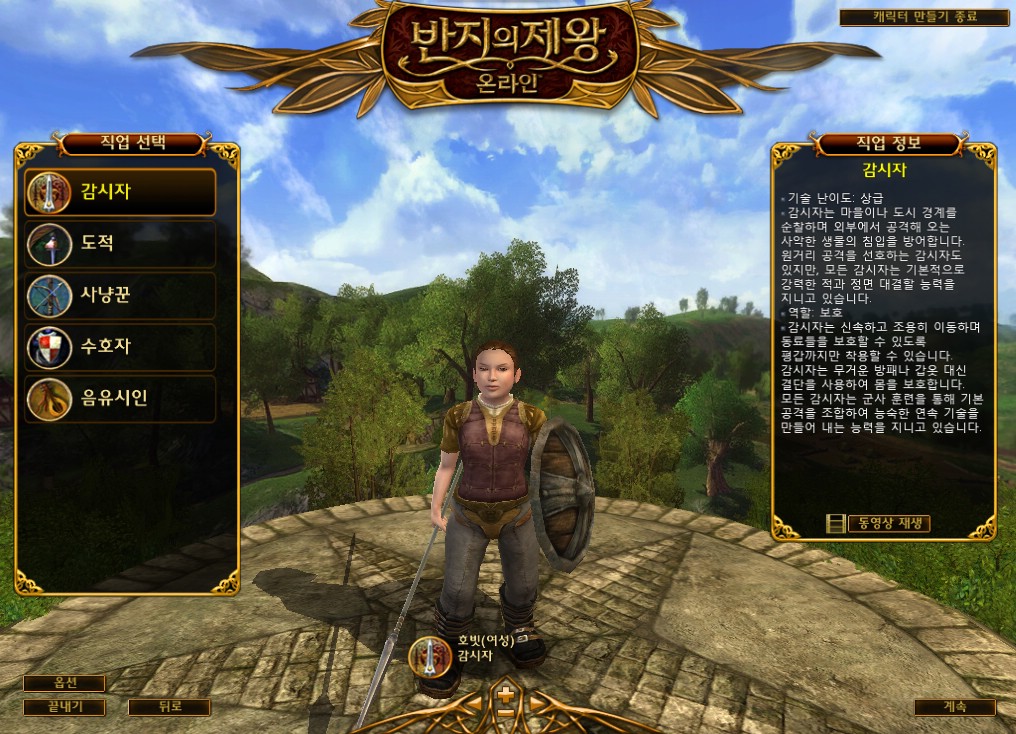Choose the 음유시인 class
1016x734 pixels.
[120, 399]
